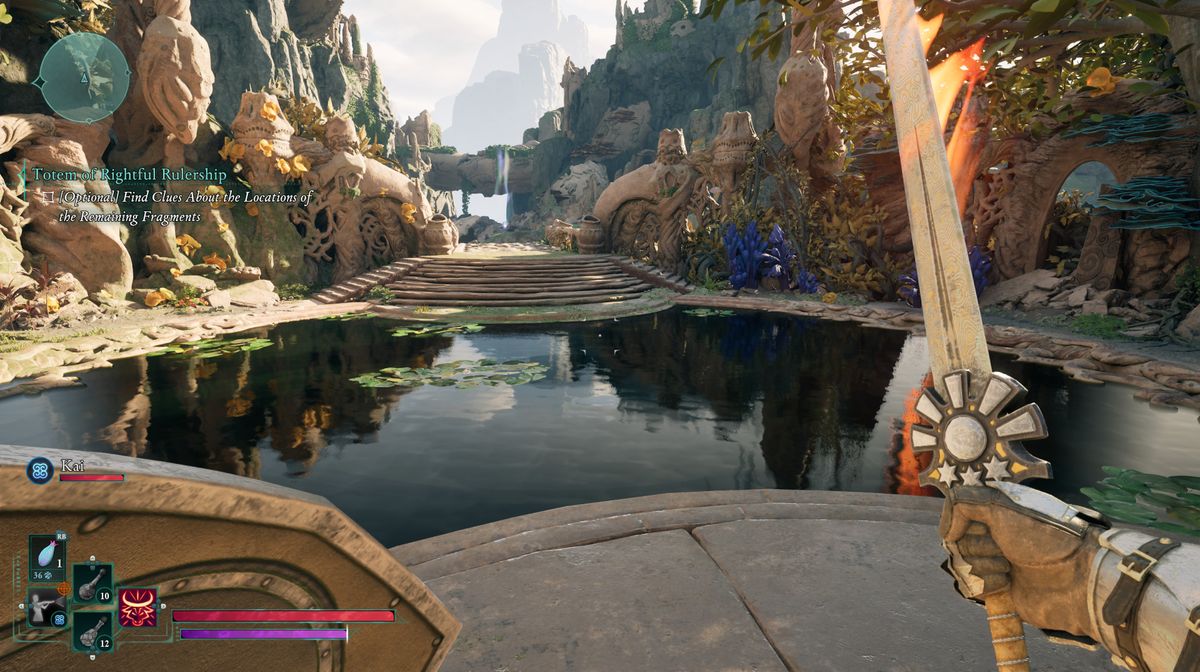Open the Totem of Rightful Rulership quest tracker

coord(129,175)
